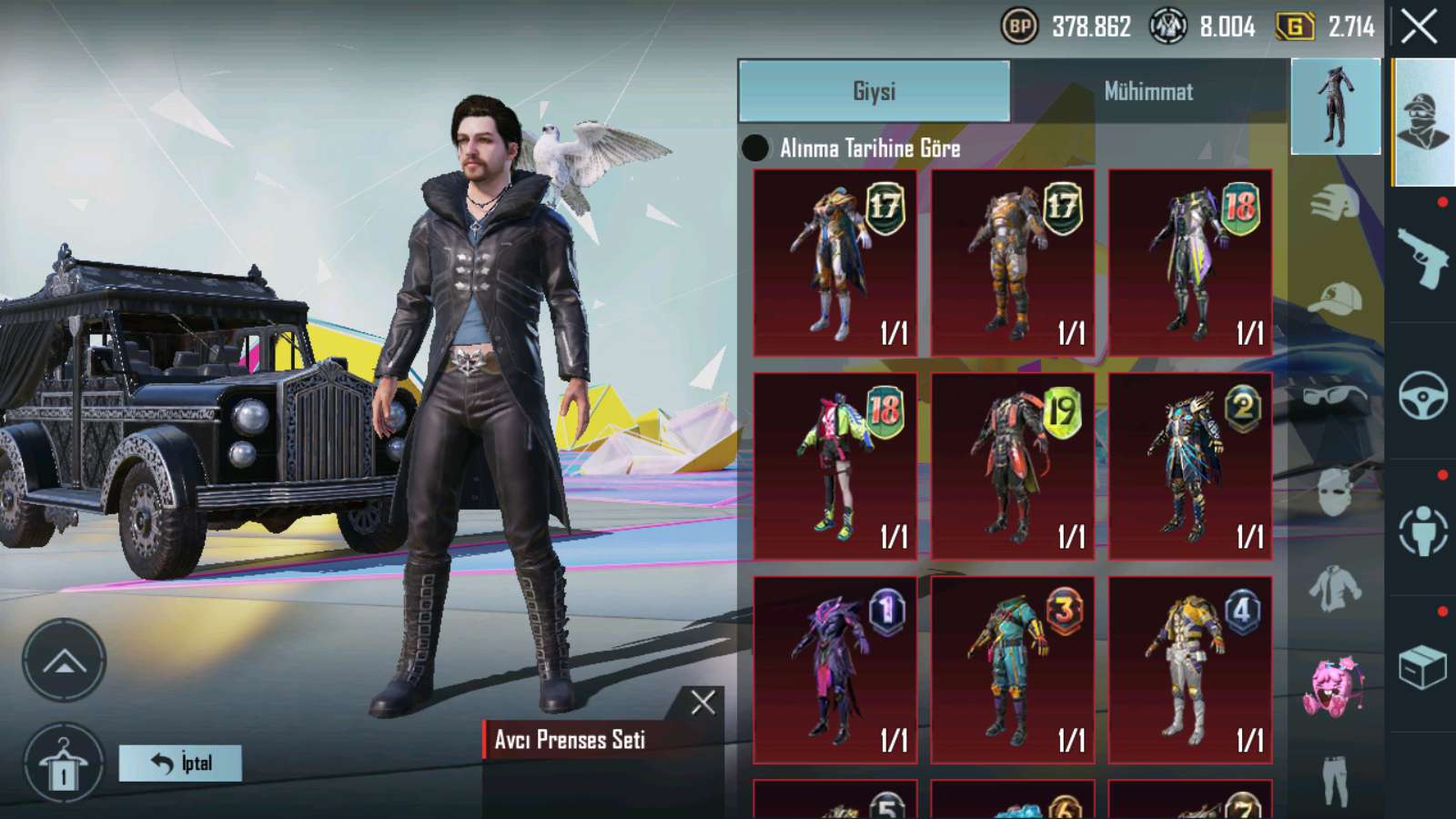
Task: Choose the blue-gold outfit with badge 2
Action: click(x=1189, y=466)
